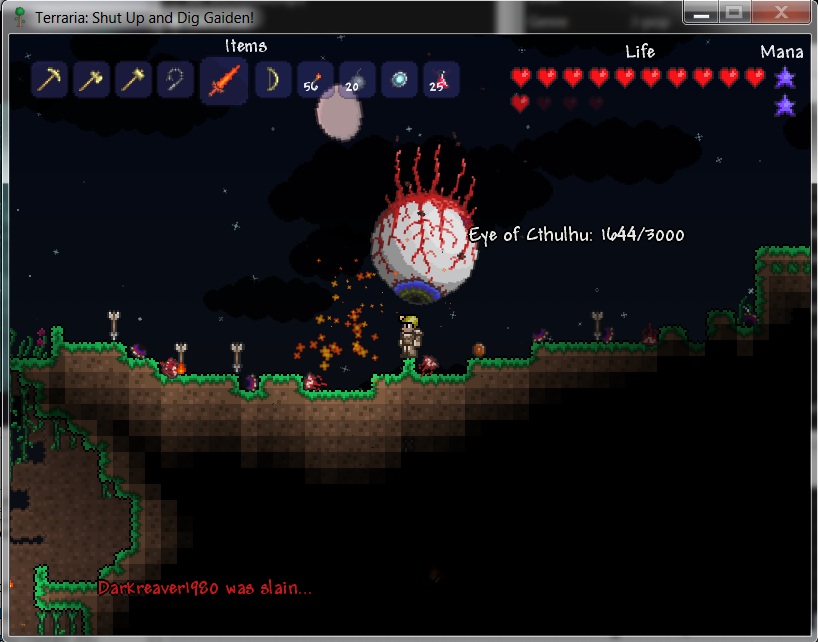Switch to the gold bow slot
The image size is (818, 642).
[272, 80]
